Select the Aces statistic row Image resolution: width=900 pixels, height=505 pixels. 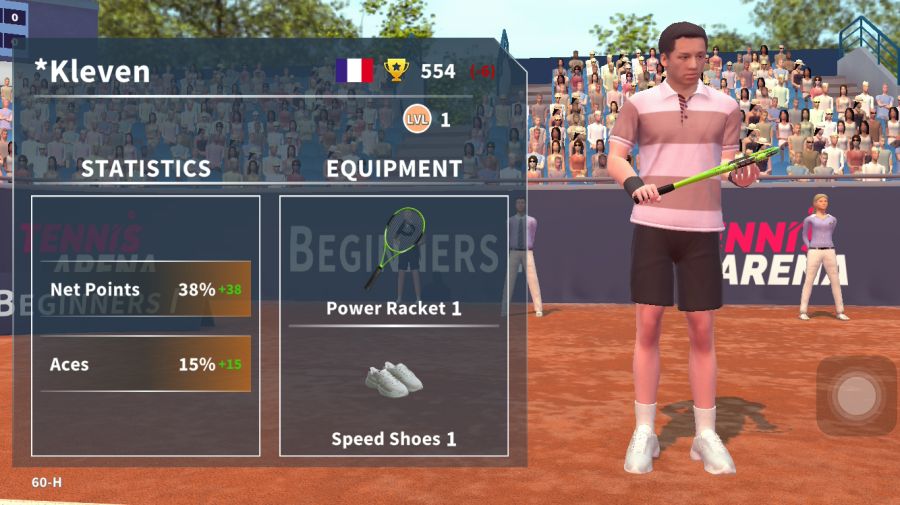click(146, 365)
